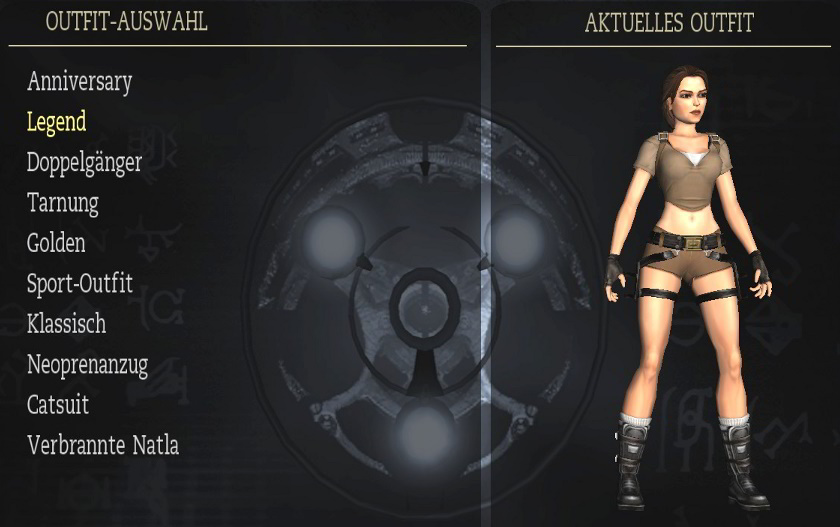
Task: Choose the Golden outfit
Action: tap(56, 243)
